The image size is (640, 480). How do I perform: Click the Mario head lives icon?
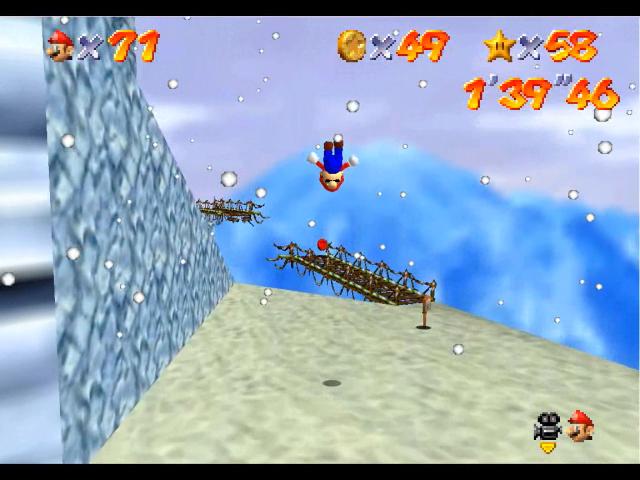coord(60,45)
